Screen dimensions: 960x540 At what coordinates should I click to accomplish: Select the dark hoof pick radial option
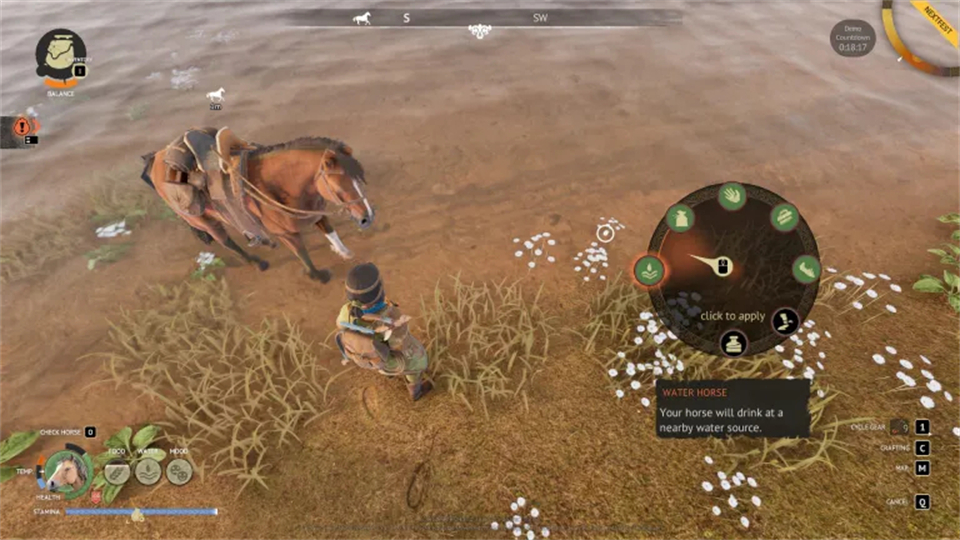pos(784,321)
